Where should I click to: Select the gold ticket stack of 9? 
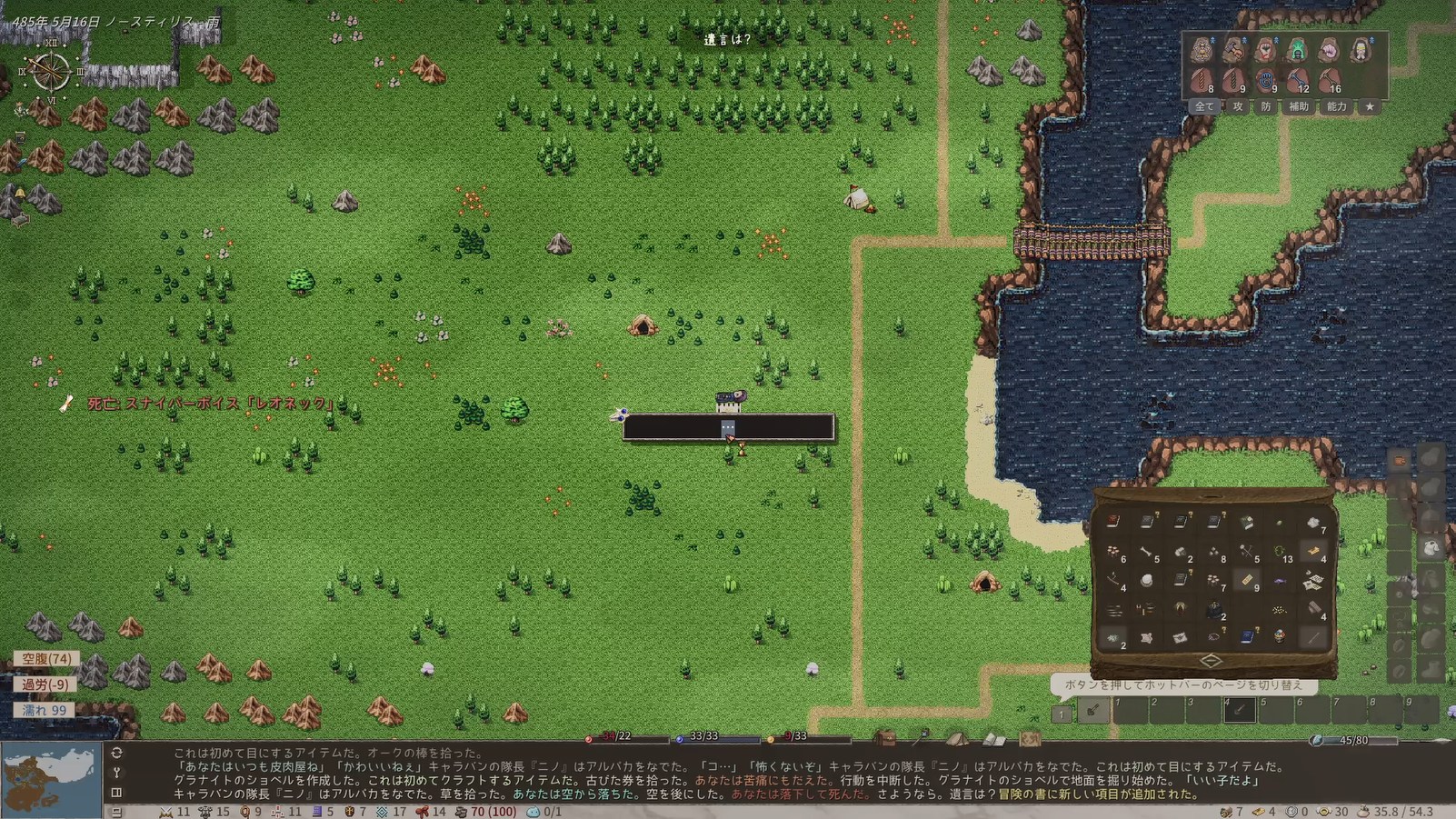coord(1247,581)
